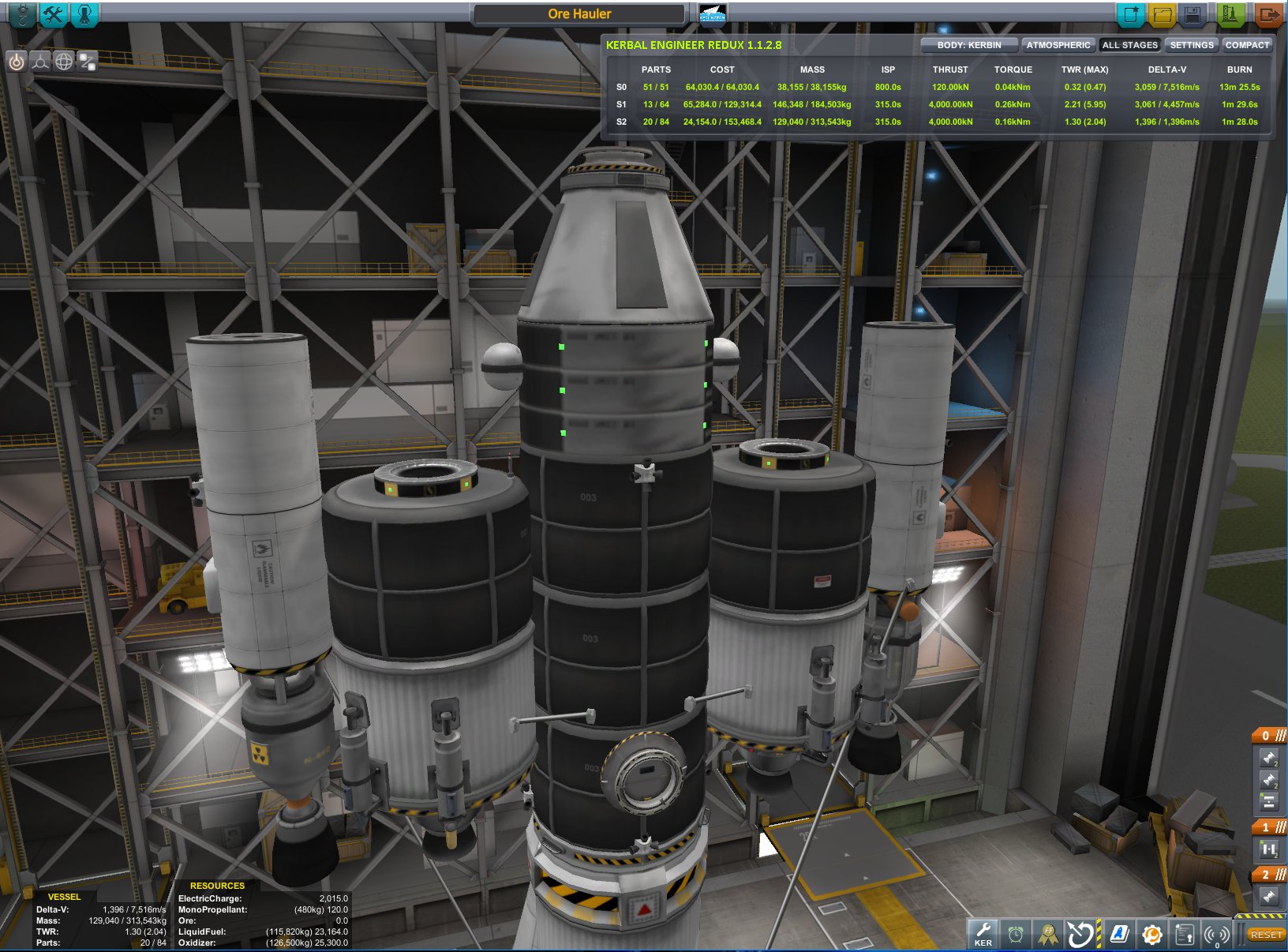Expand stage 2 in the staging stack

pos(1265,875)
